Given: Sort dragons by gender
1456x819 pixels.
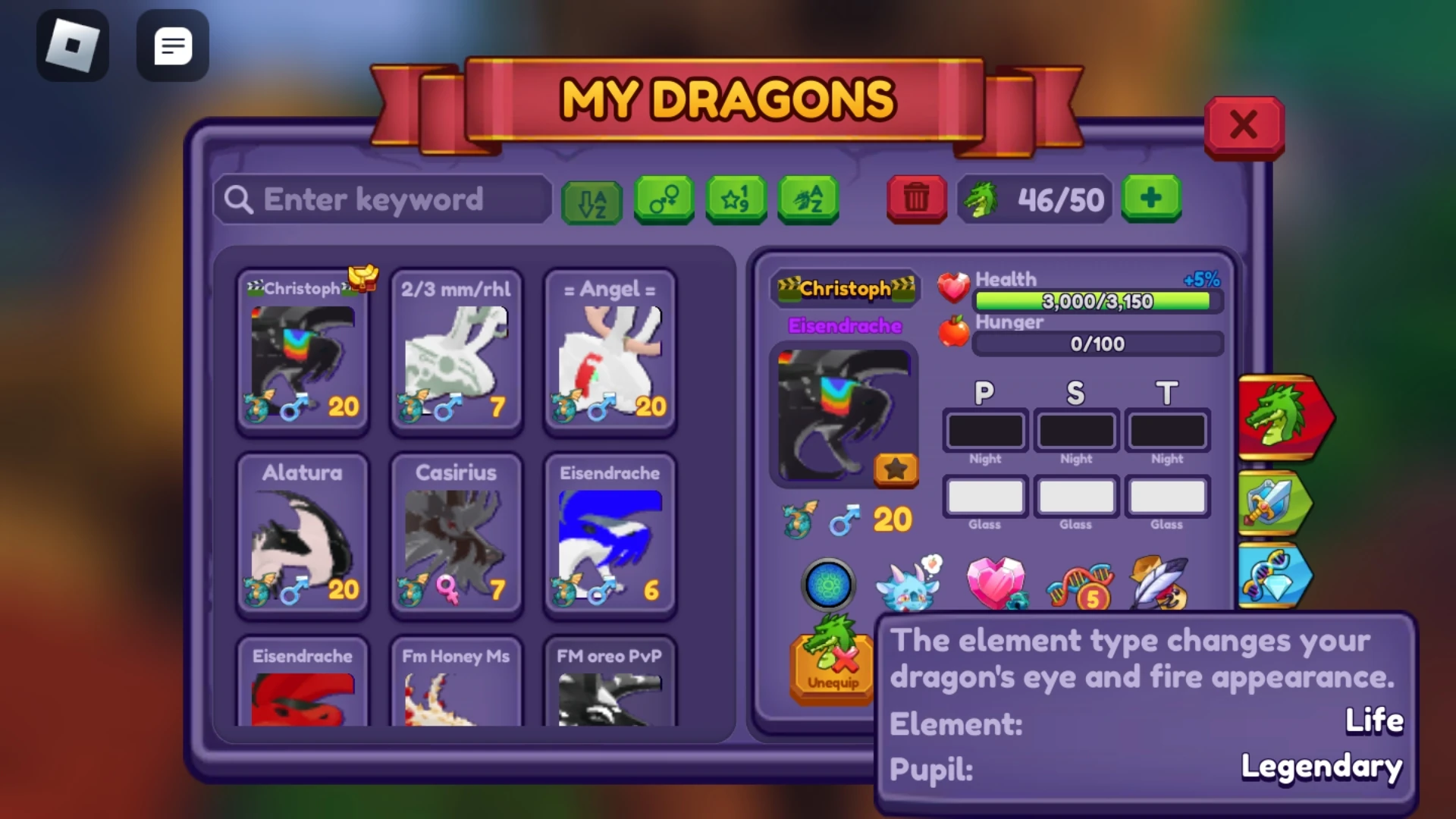Looking at the screenshot, I should pyautogui.click(x=664, y=200).
